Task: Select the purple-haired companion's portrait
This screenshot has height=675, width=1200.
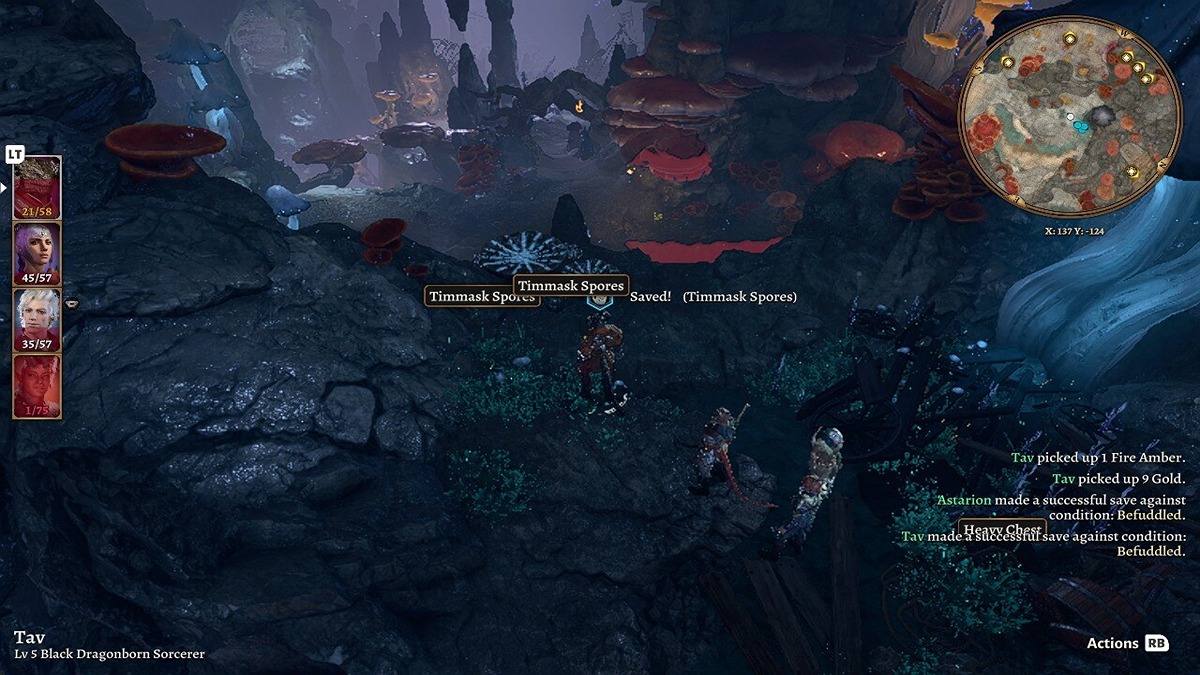Action: [x=37, y=253]
